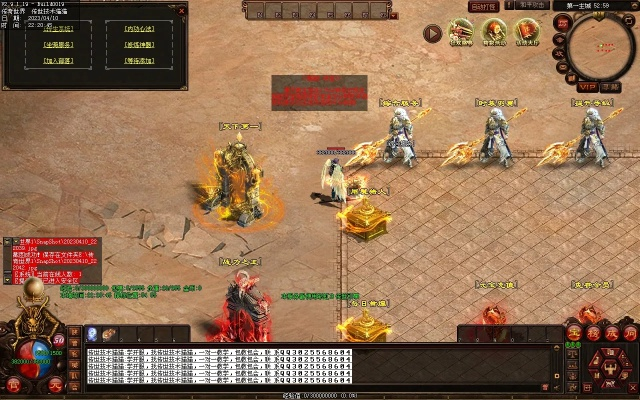Open the middle-right yellow link in the panel

140,44
